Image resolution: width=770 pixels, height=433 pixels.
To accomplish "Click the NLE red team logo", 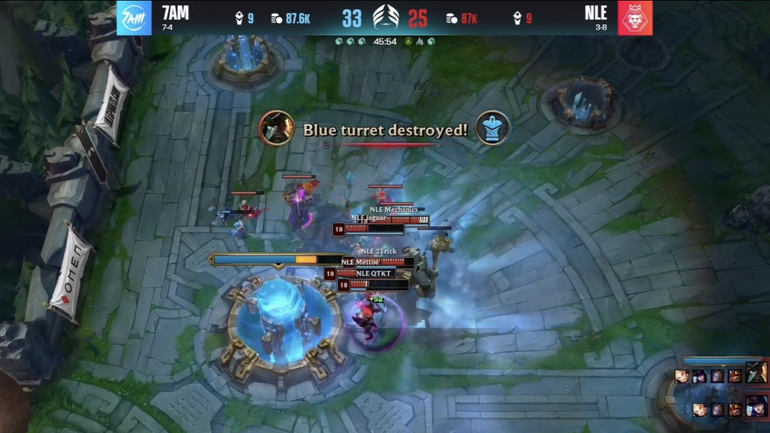I will click(634, 17).
